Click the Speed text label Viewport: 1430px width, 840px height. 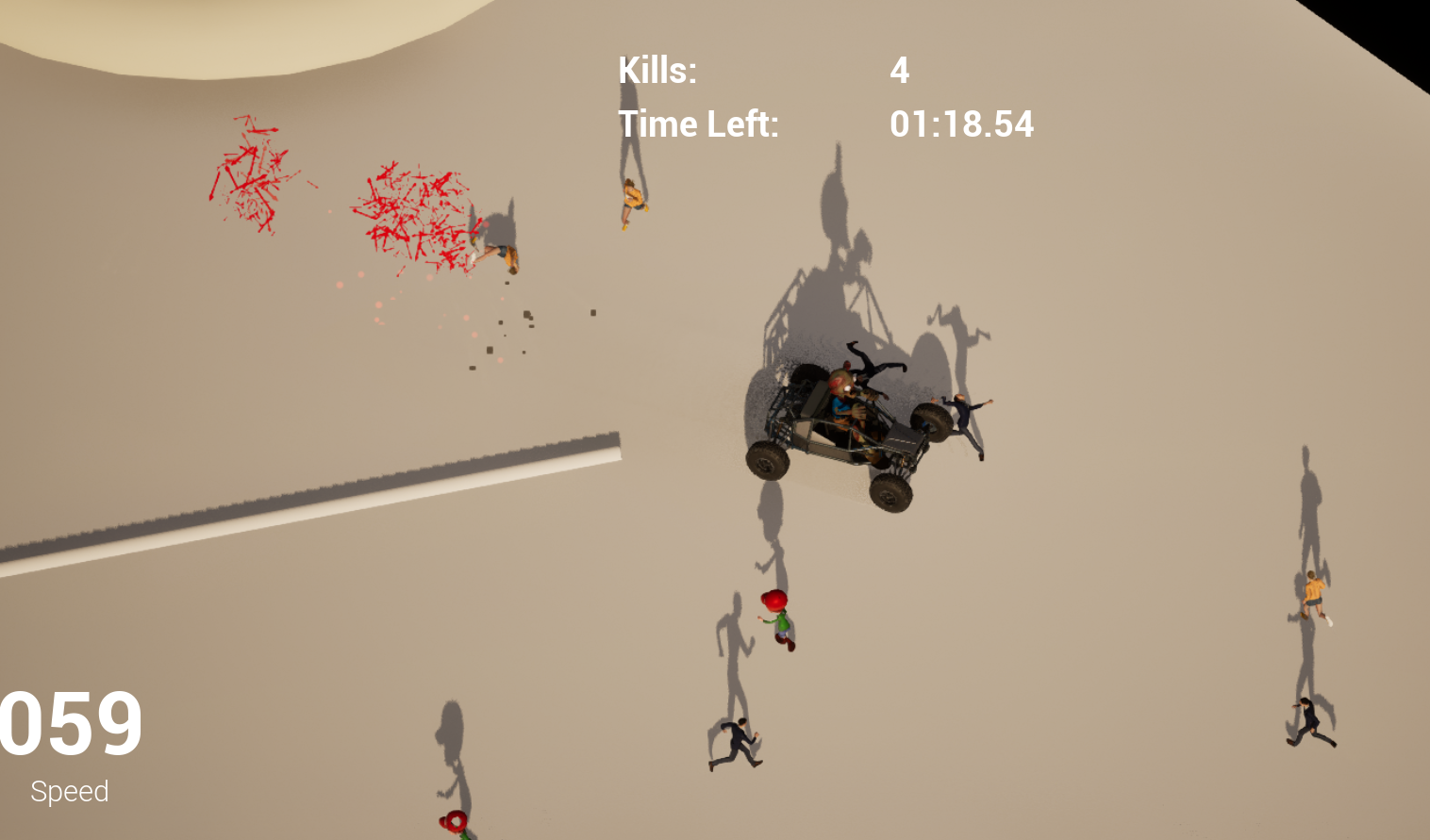[x=70, y=791]
